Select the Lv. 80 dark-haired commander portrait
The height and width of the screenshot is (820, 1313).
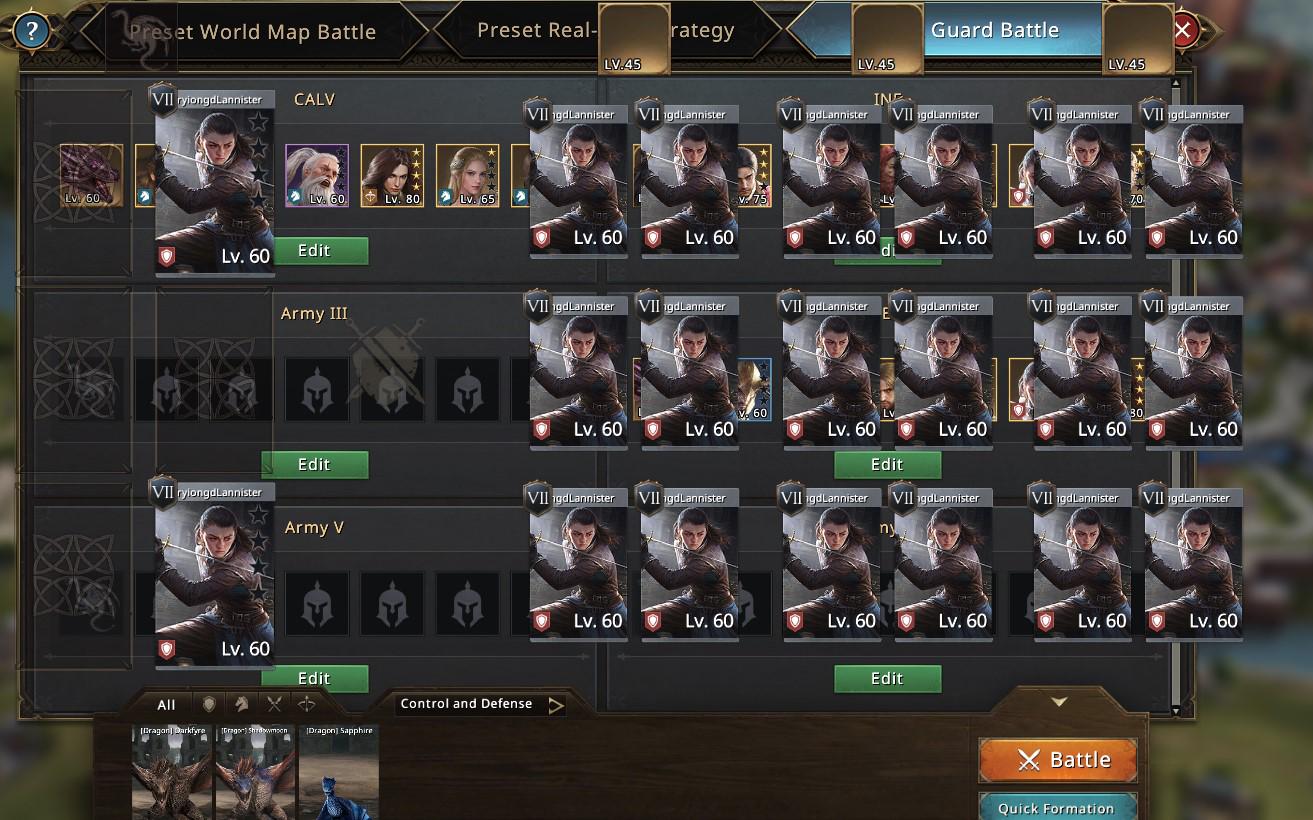pyautogui.click(x=391, y=176)
